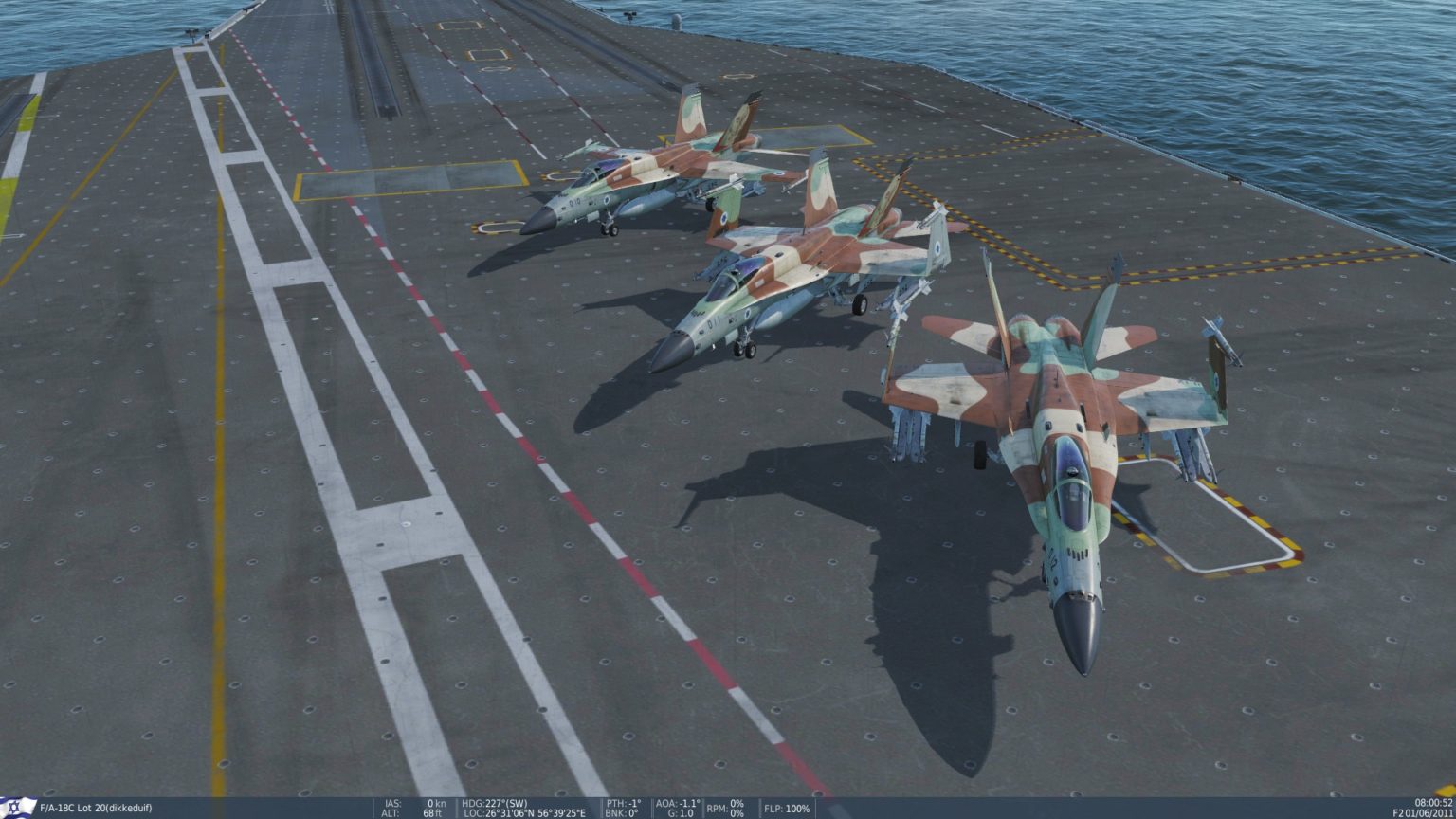Image resolution: width=1456 pixels, height=819 pixels.
Task: Click the PTH pitch indicator showing -1°
Action: [623, 801]
